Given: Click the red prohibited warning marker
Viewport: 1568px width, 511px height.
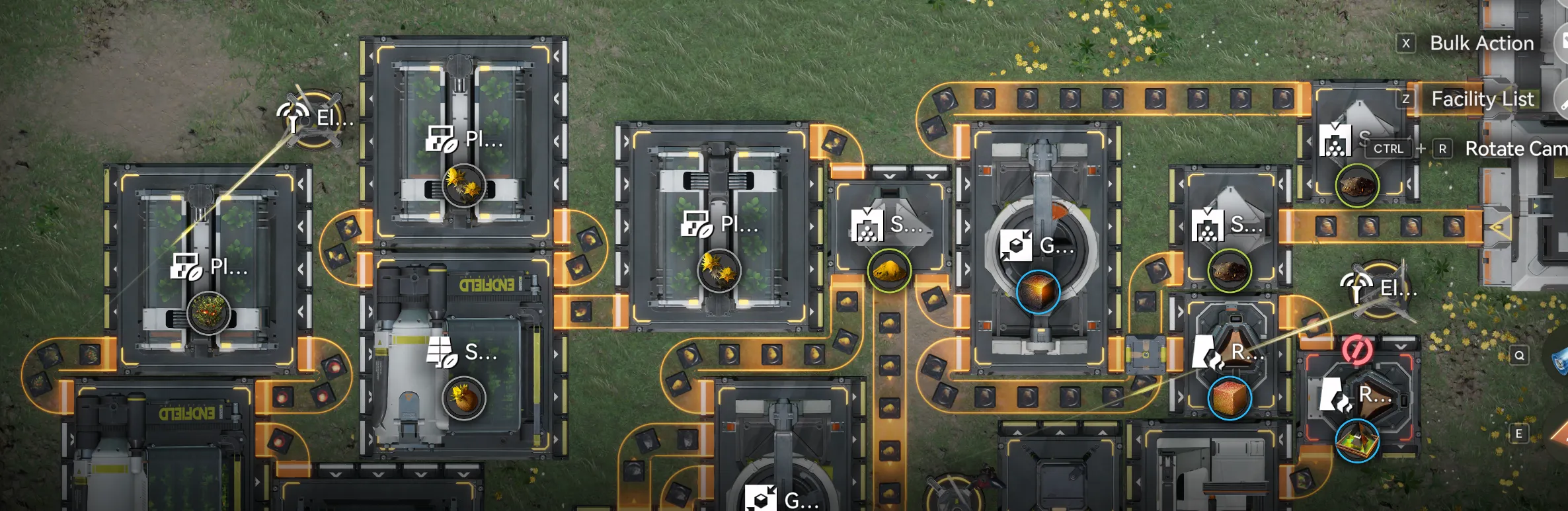Looking at the screenshot, I should pyautogui.click(x=1356, y=350).
